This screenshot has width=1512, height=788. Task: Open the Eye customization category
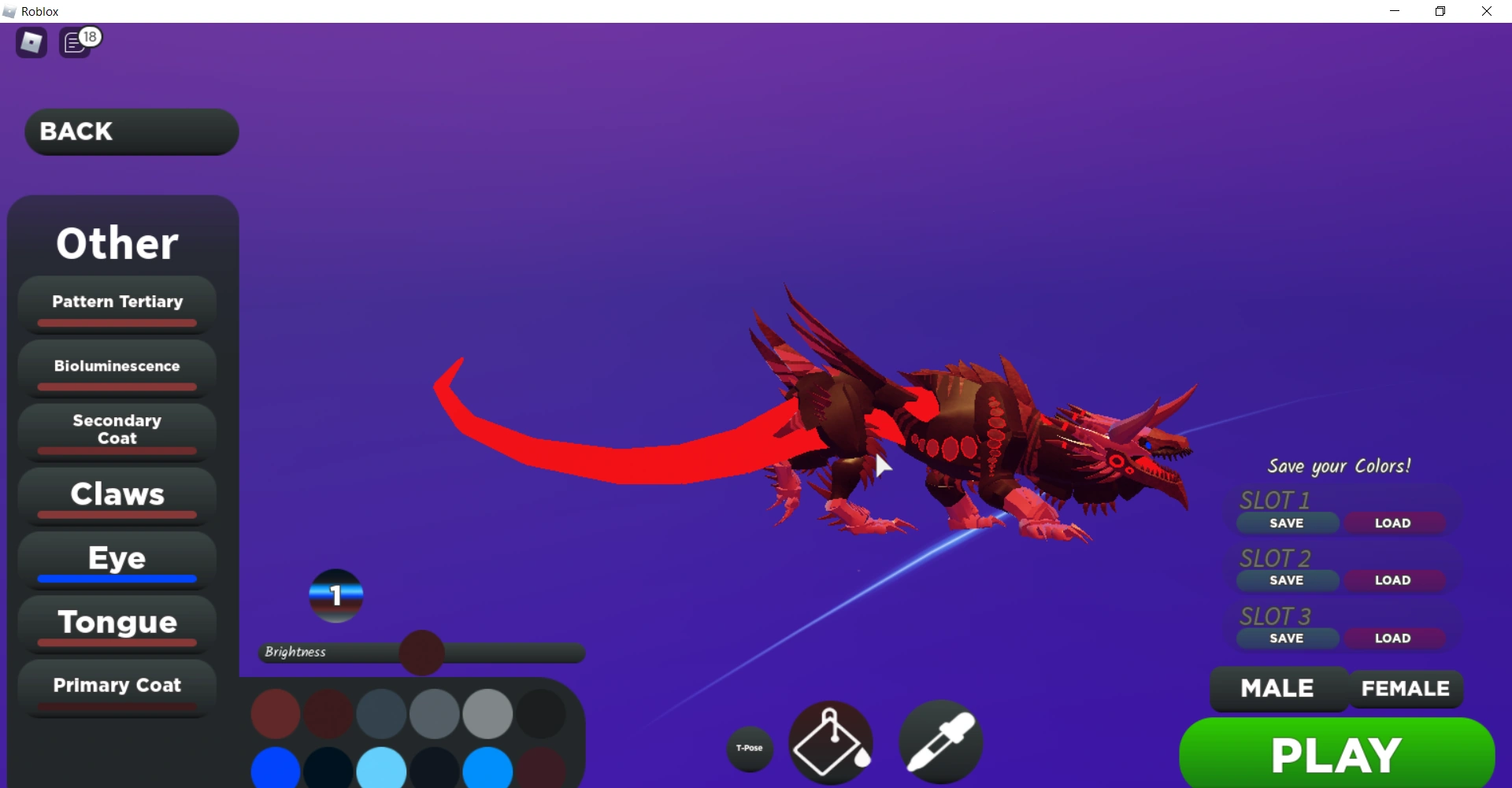click(x=116, y=558)
